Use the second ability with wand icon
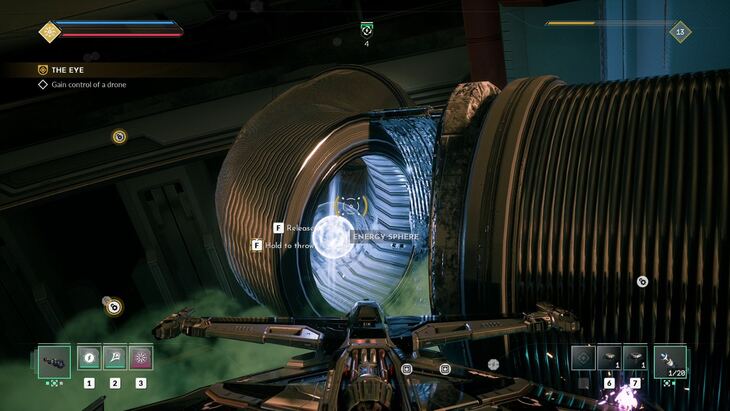Image resolution: width=730 pixels, height=411 pixels. click(x=115, y=357)
